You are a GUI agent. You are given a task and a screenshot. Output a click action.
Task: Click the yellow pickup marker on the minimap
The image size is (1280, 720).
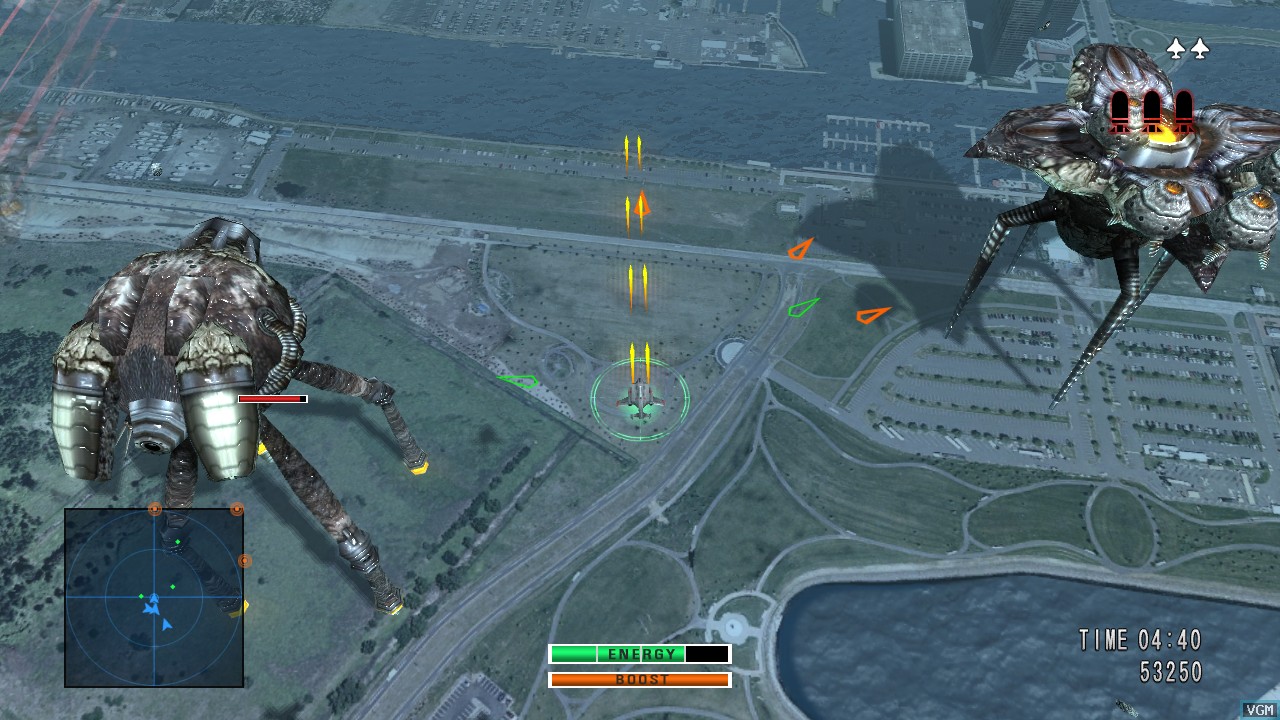(x=245, y=607)
